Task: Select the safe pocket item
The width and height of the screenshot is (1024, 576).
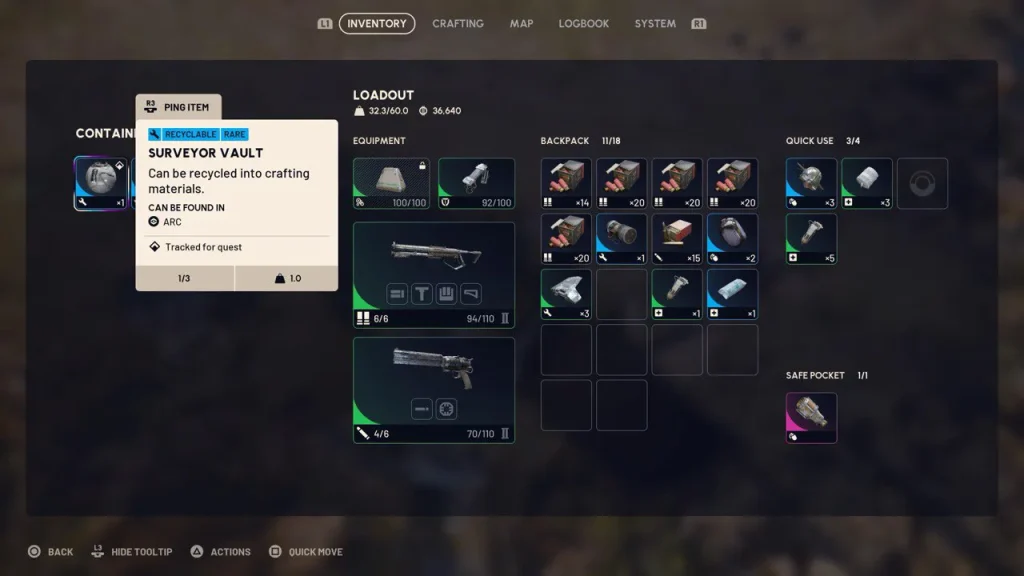Action: click(811, 417)
